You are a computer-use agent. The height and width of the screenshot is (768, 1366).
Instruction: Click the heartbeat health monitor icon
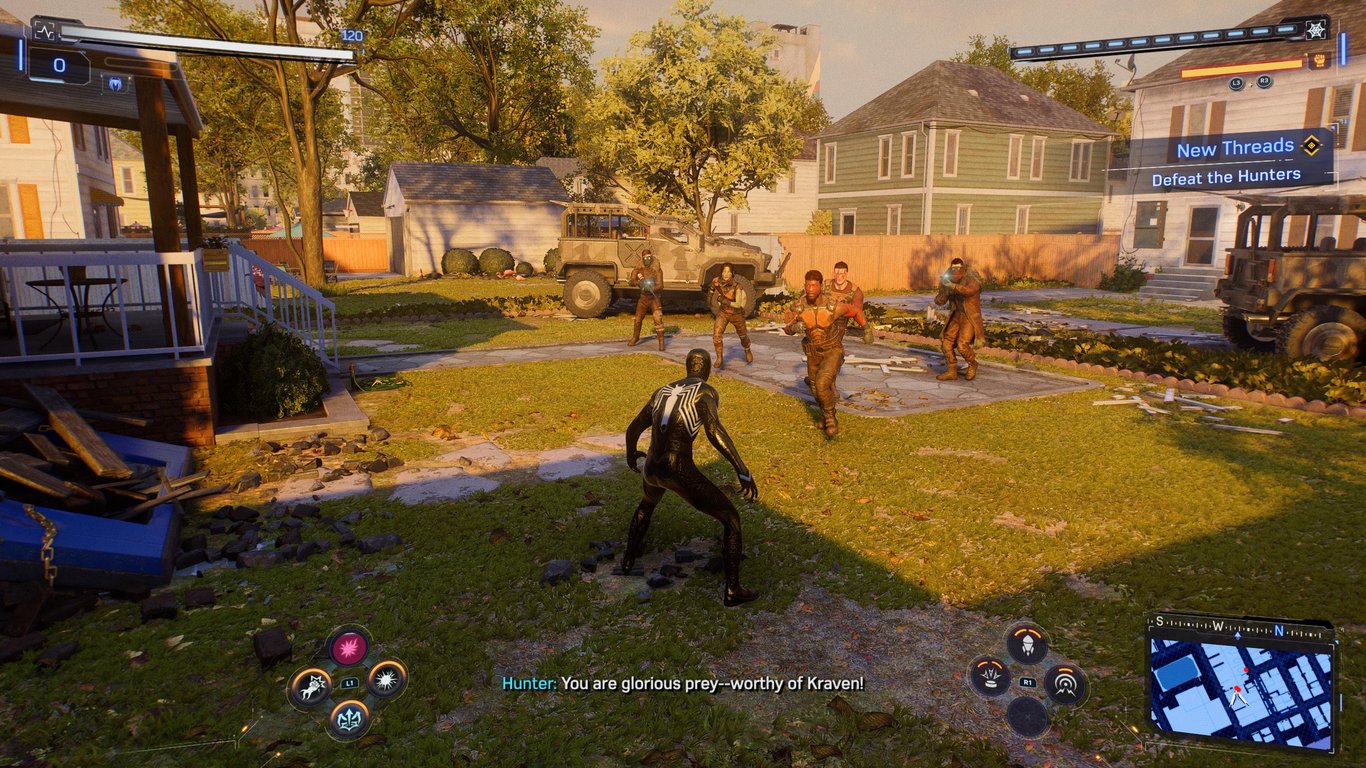pyautogui.click(x=44, y=30)
